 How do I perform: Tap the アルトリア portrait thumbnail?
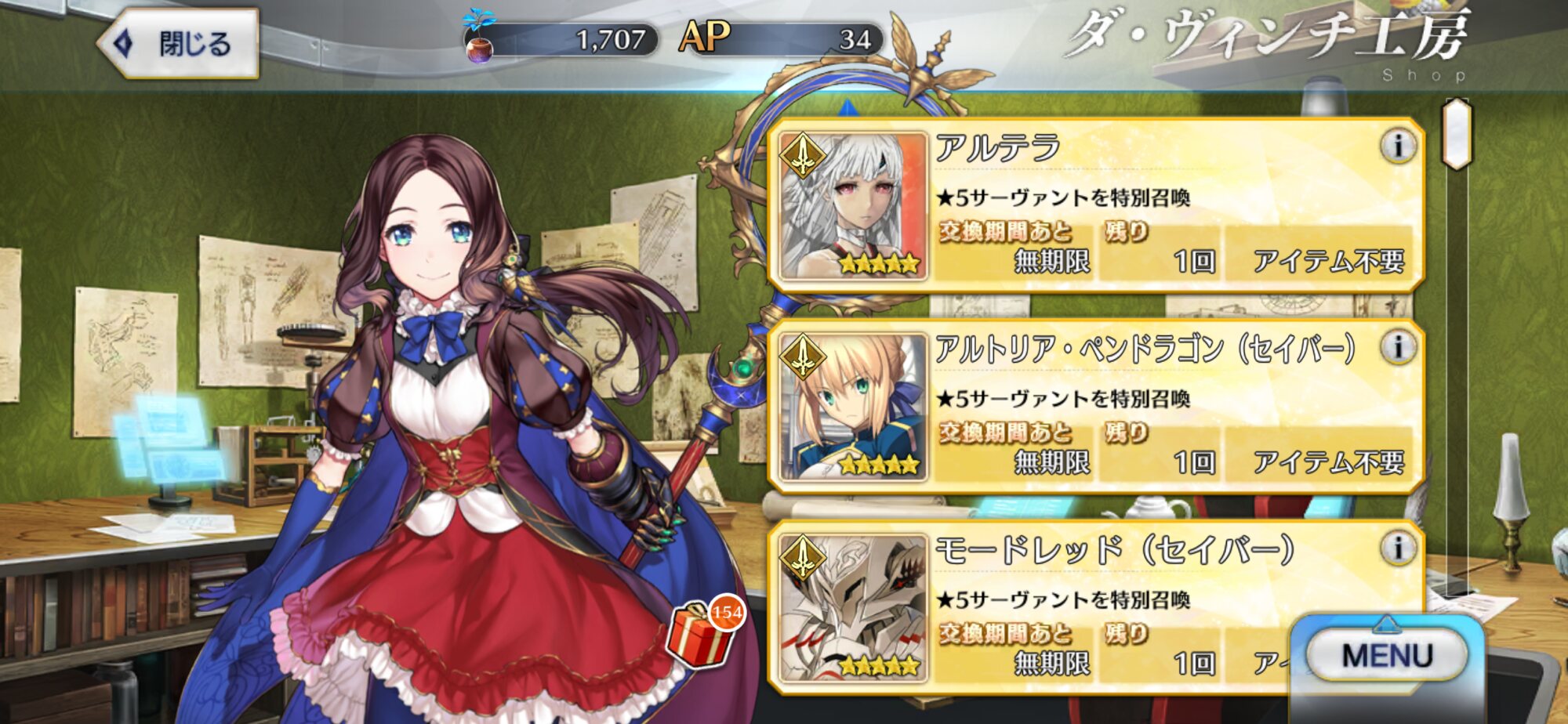point(851,407)
